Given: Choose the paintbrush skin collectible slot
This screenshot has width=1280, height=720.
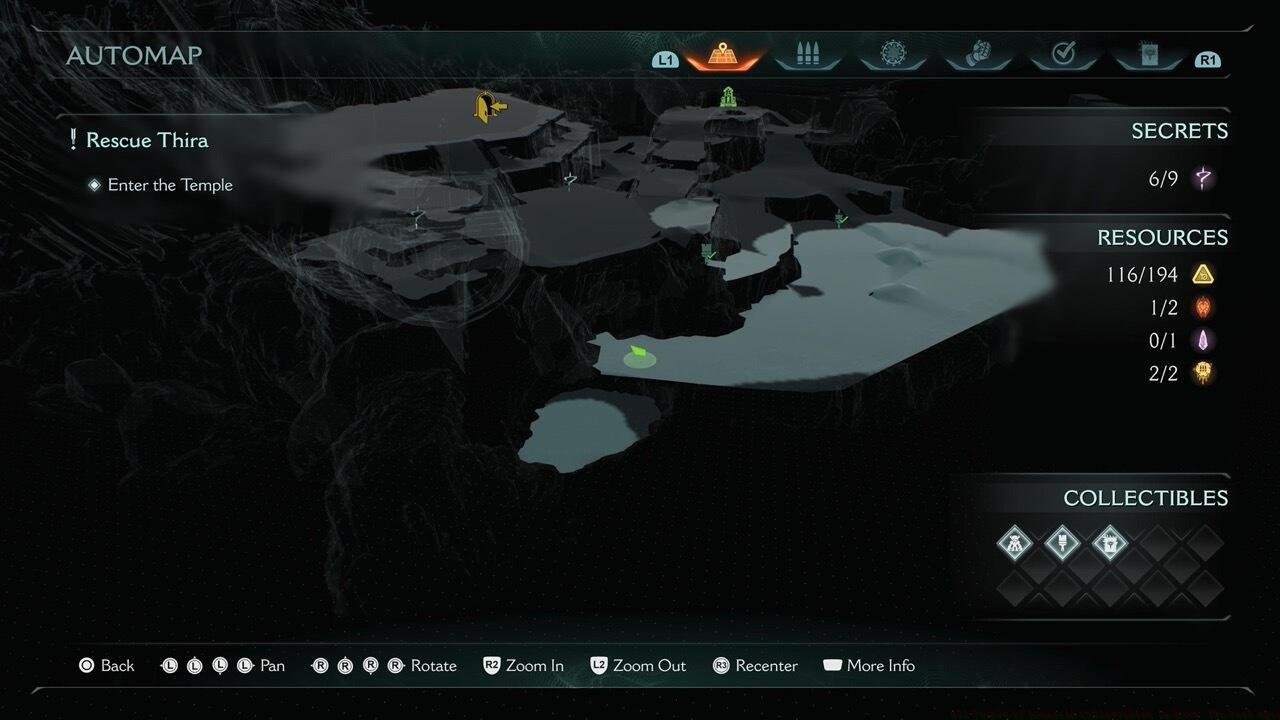Looking at the screenshot, I should pos(1062,543).
